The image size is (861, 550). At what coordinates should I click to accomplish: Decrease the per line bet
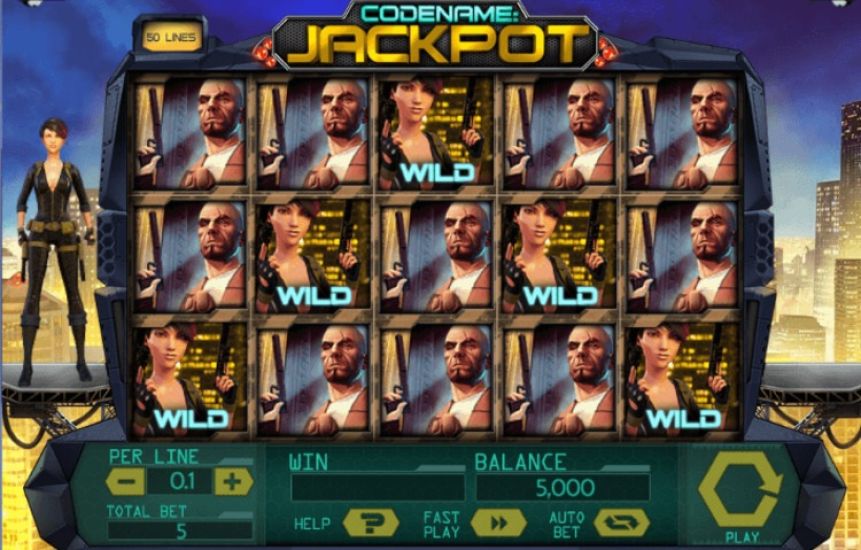point(125,481)
